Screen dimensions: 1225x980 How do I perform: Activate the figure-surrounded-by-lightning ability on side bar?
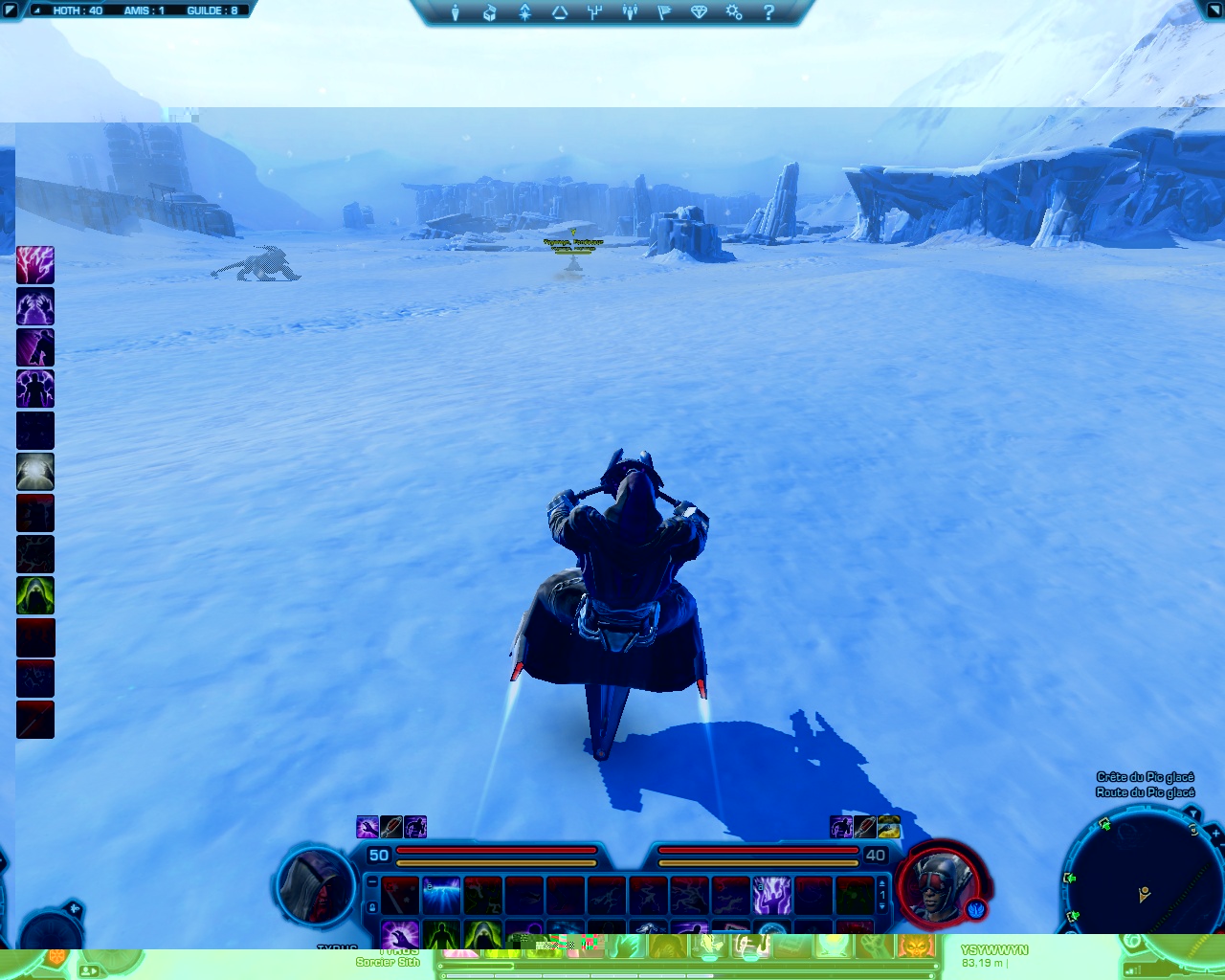pos(35,389)
